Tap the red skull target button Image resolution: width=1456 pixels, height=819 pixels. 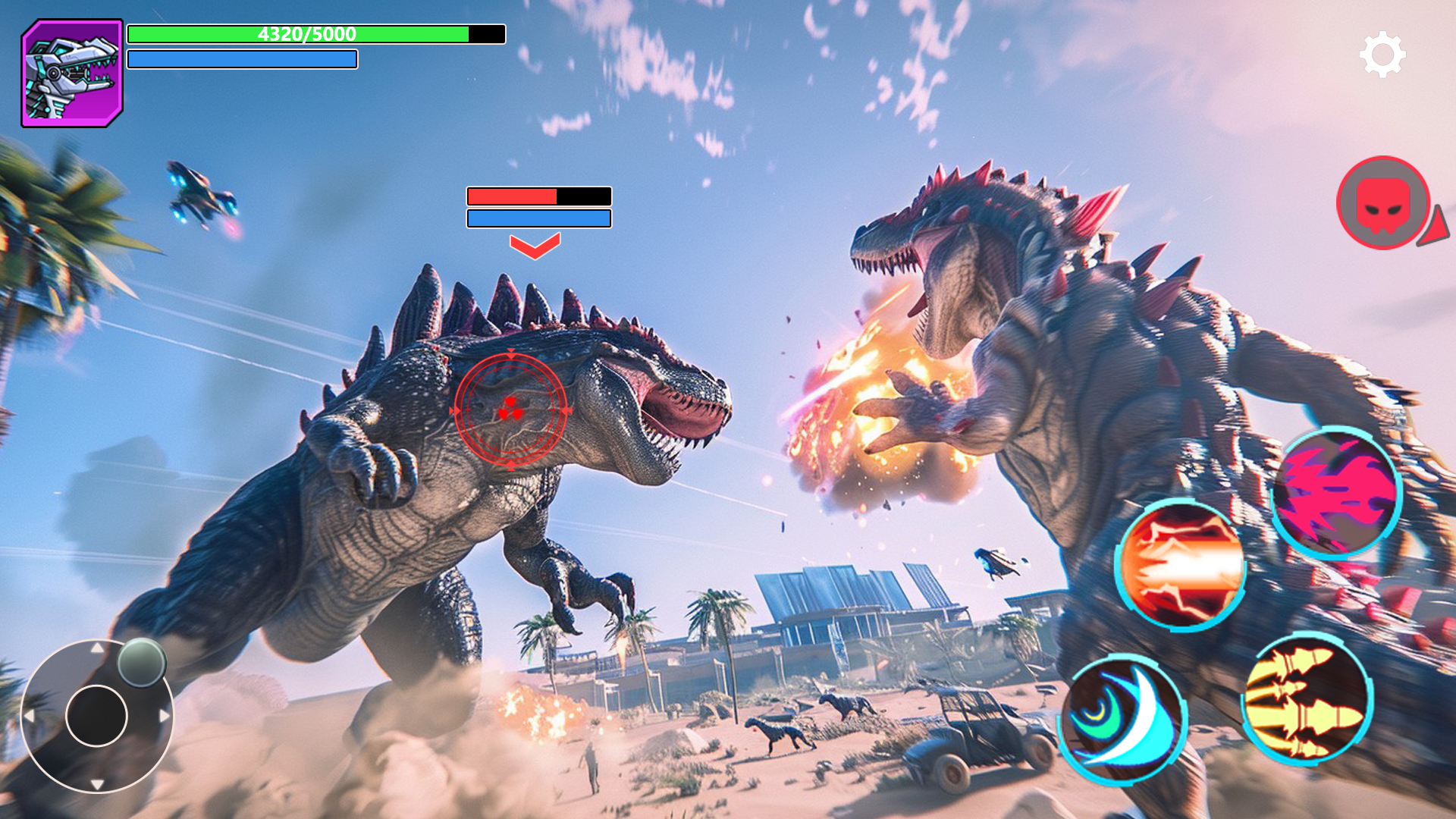pyautogui.click(x=1383, y=203)
